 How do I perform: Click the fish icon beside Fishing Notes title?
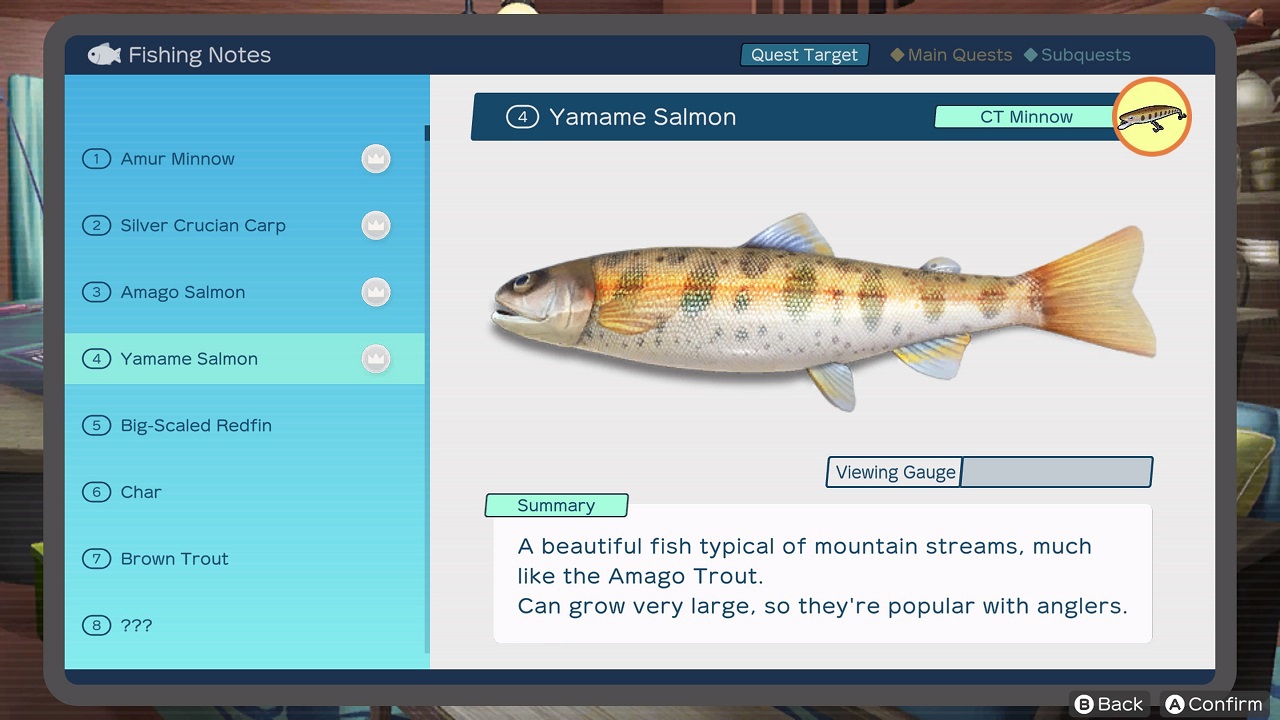click(x=104, y=55)
